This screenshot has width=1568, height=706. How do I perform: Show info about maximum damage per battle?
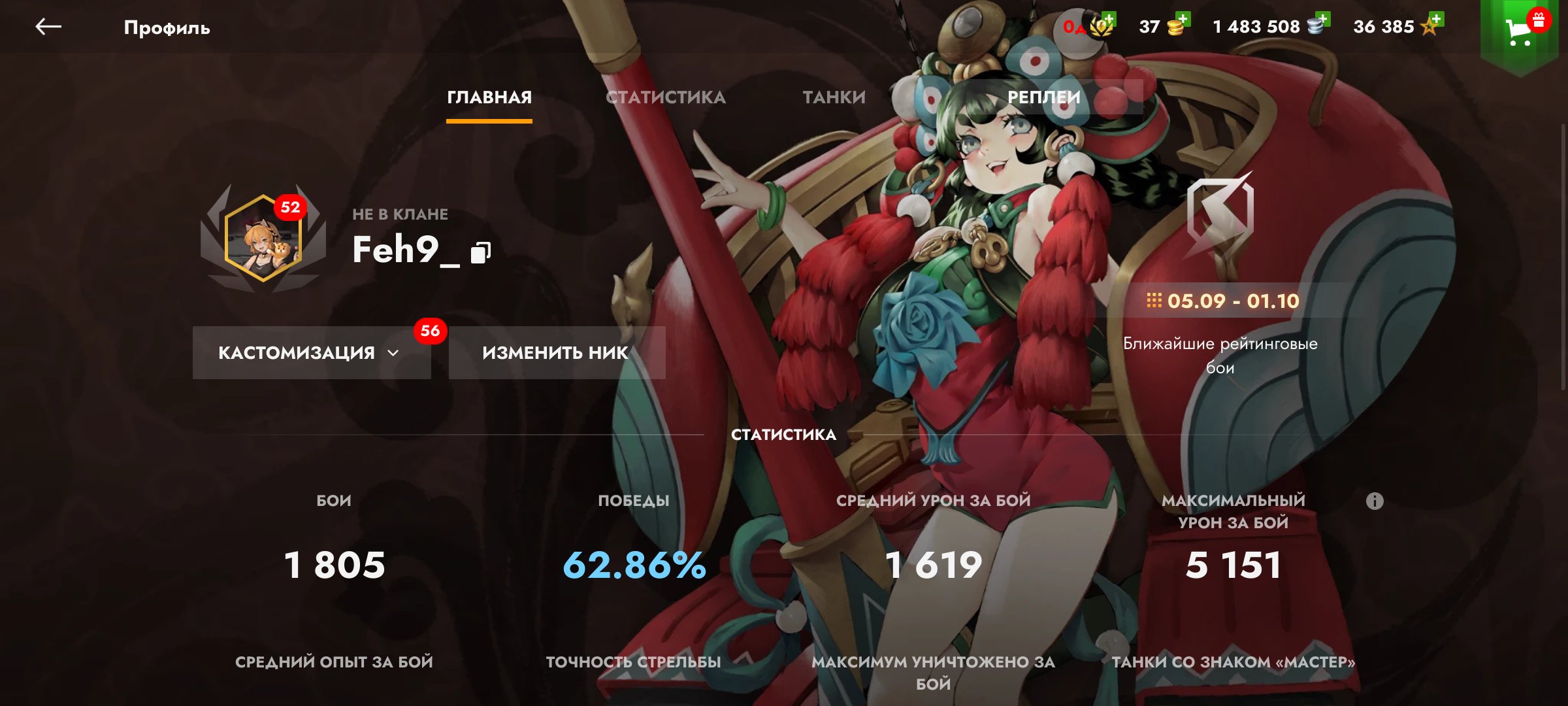click(x=1375, y=501)
